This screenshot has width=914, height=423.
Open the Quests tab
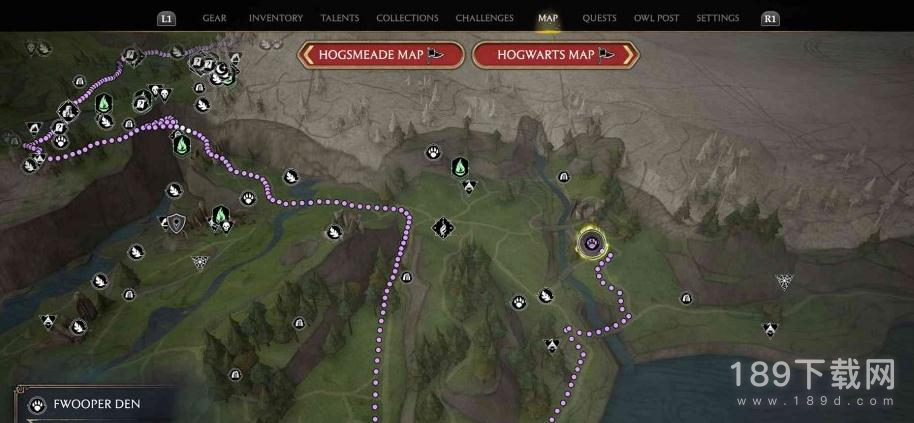click(599, 18)
